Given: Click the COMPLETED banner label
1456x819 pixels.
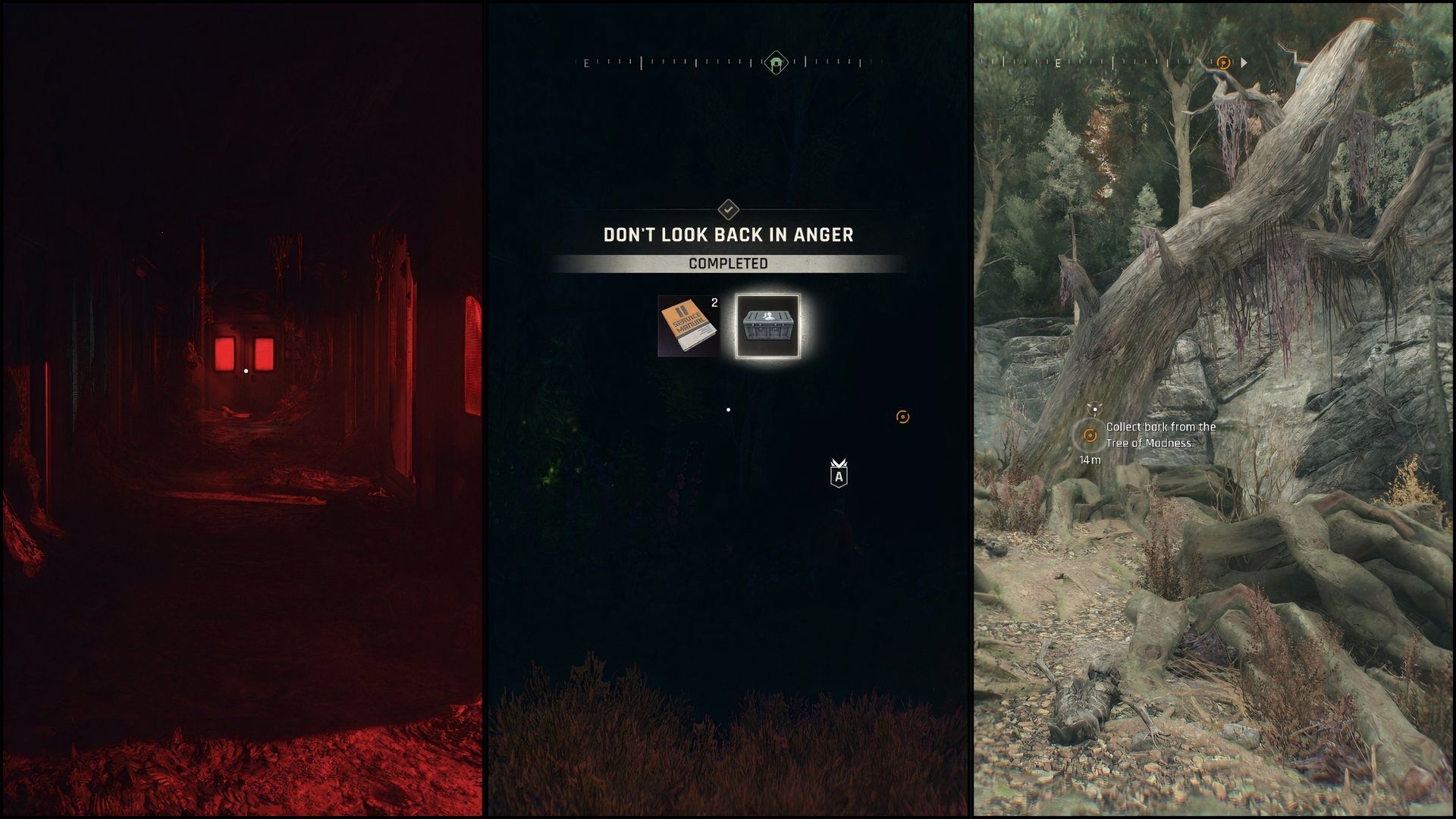Looking at the screenshot, I should point(728,264).
